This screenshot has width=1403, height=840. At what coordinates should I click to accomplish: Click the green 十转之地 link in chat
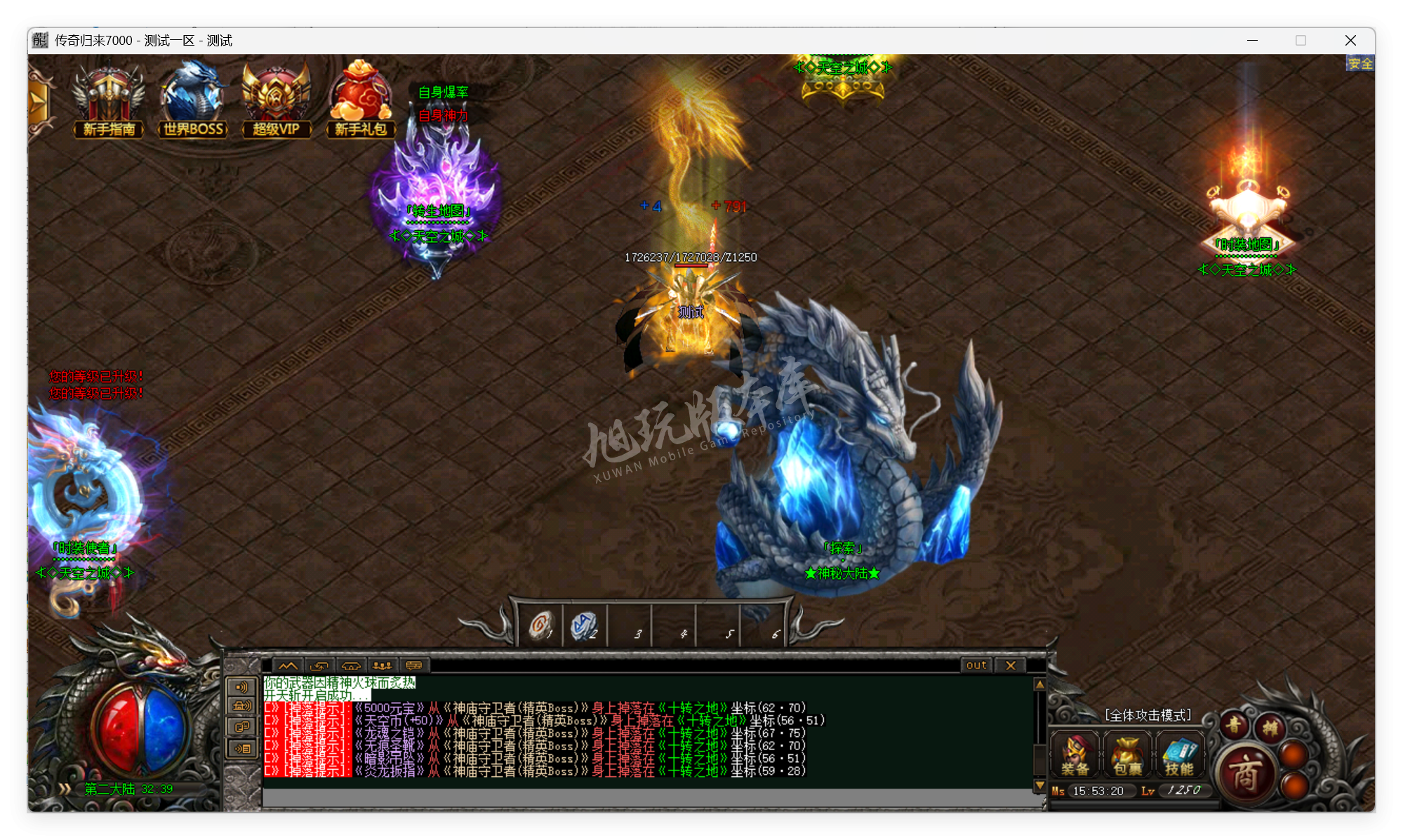[x=691, y=707]
